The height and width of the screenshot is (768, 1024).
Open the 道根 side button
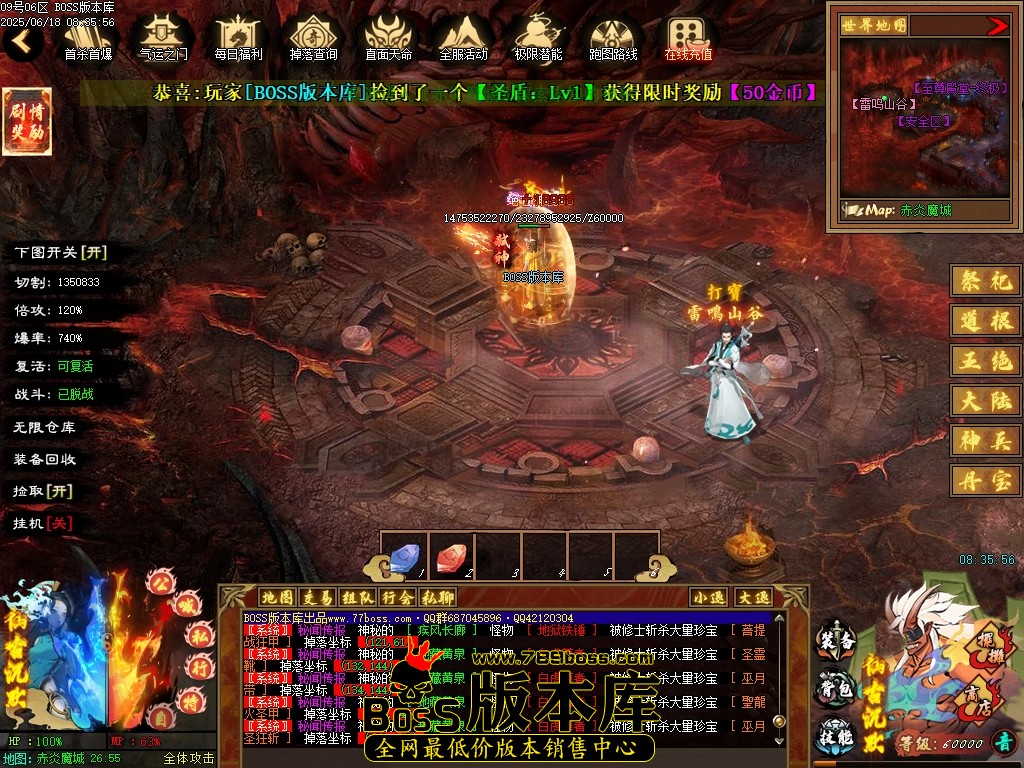point(985,321)
